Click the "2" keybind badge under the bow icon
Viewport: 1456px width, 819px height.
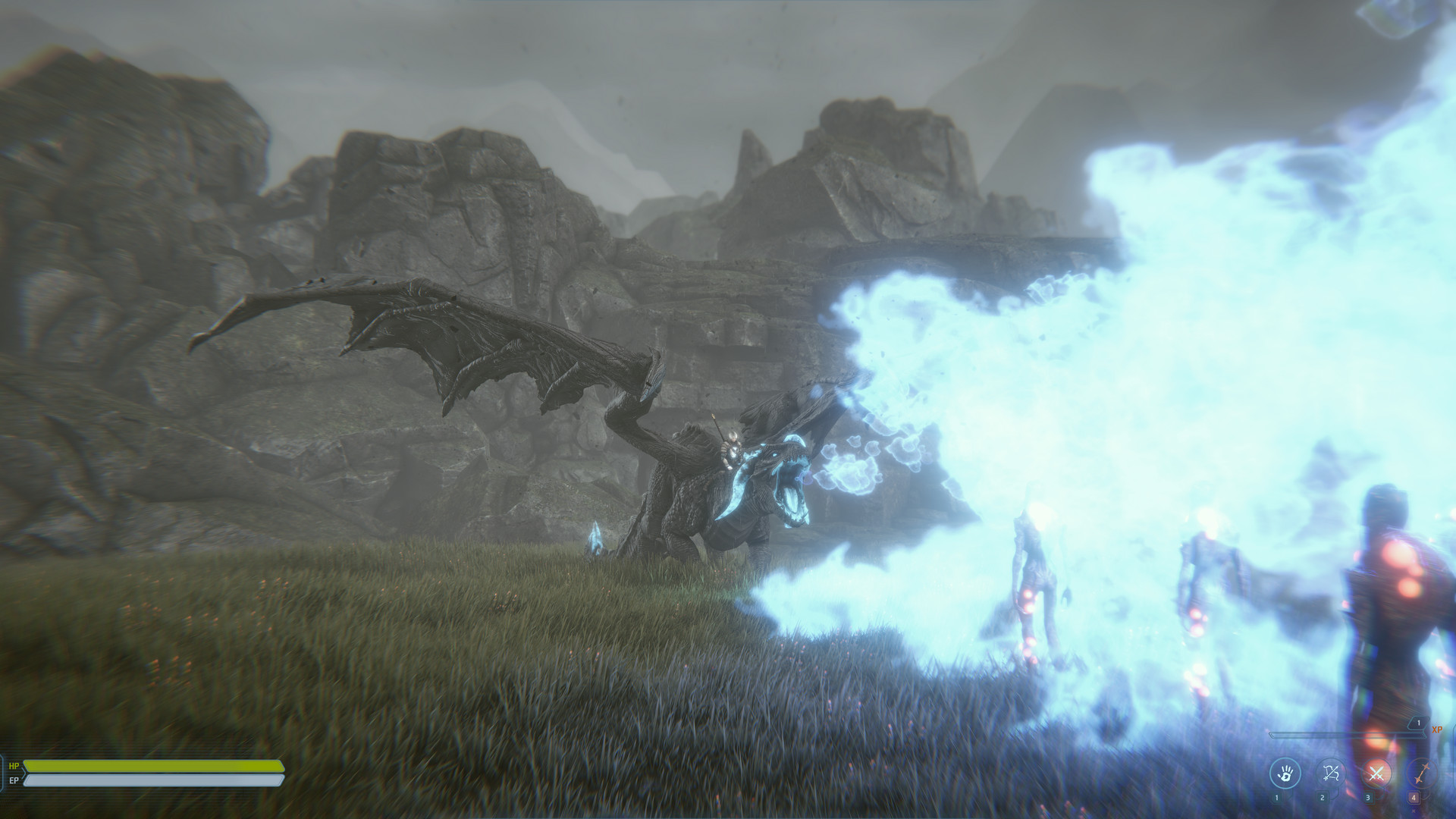(1322, 799)
